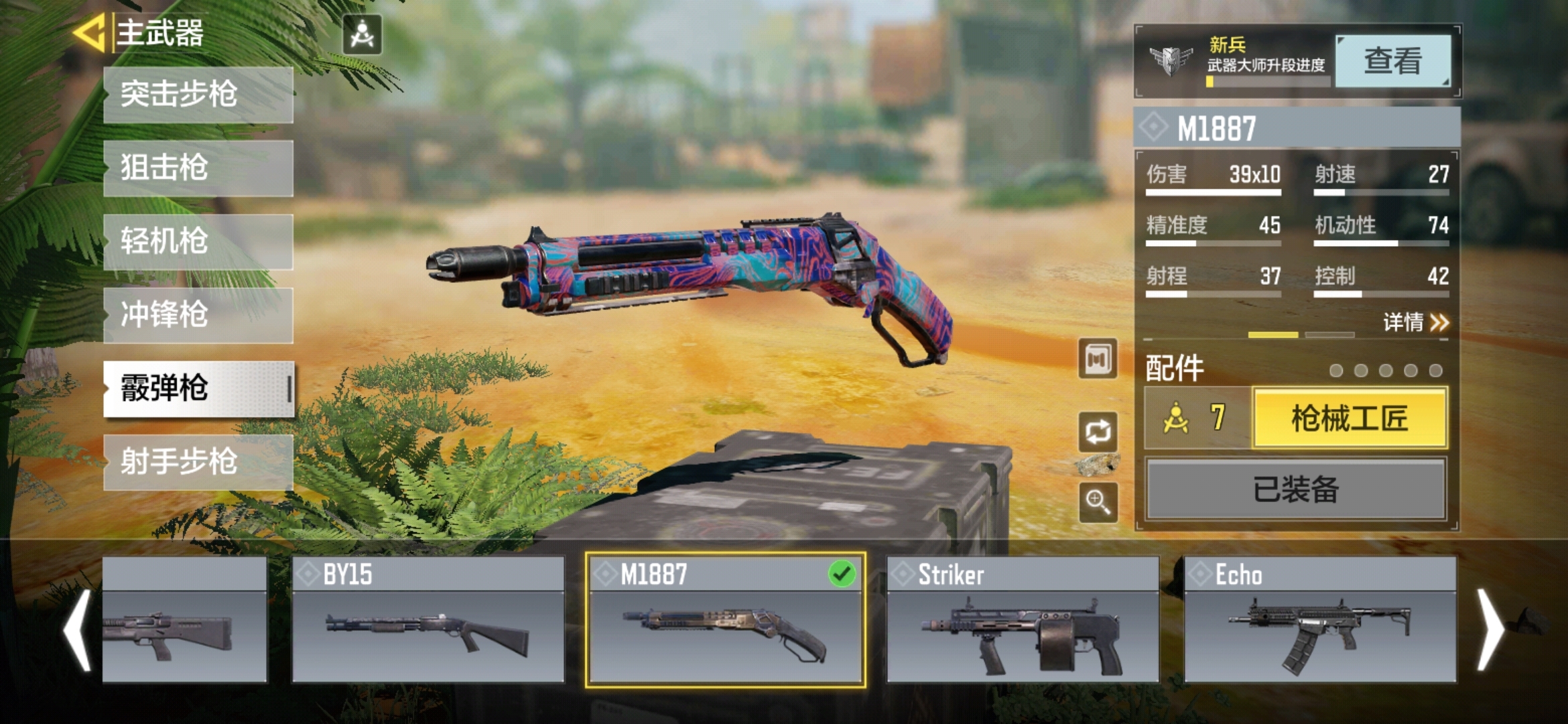The width and height of the screenshot is (1568, 724).
Task: Click the circular arrows swap icon
Action: [1098, 432]
